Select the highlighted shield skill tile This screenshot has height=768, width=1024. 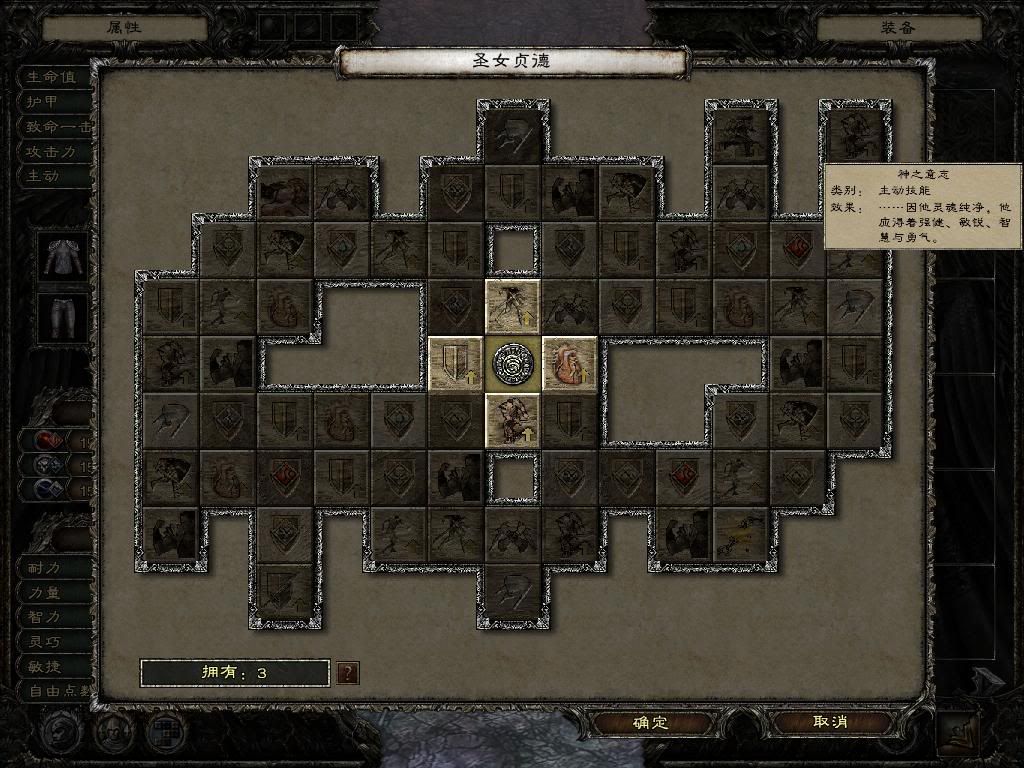coord(455,362)
